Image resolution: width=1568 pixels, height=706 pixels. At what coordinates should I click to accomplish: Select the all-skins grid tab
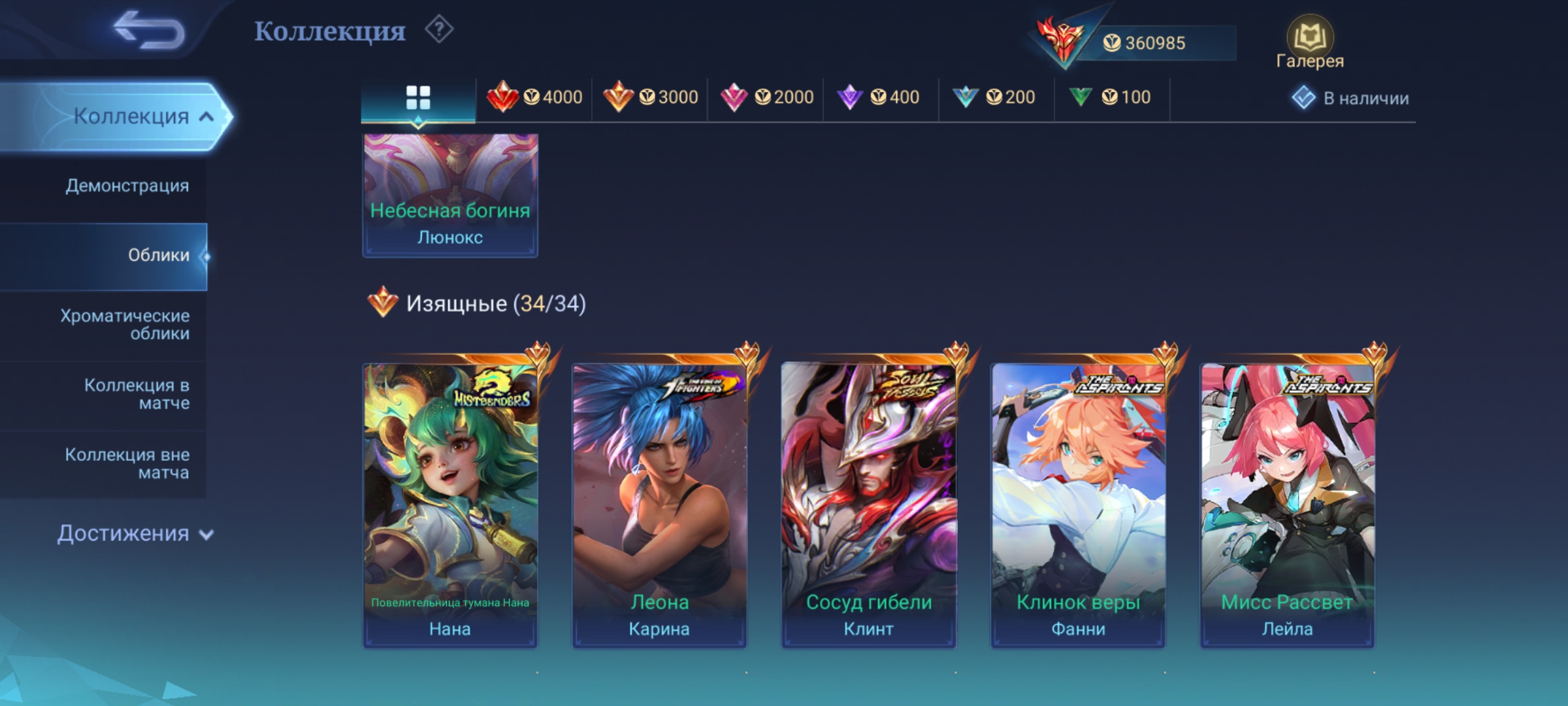[x=418, y=98]
